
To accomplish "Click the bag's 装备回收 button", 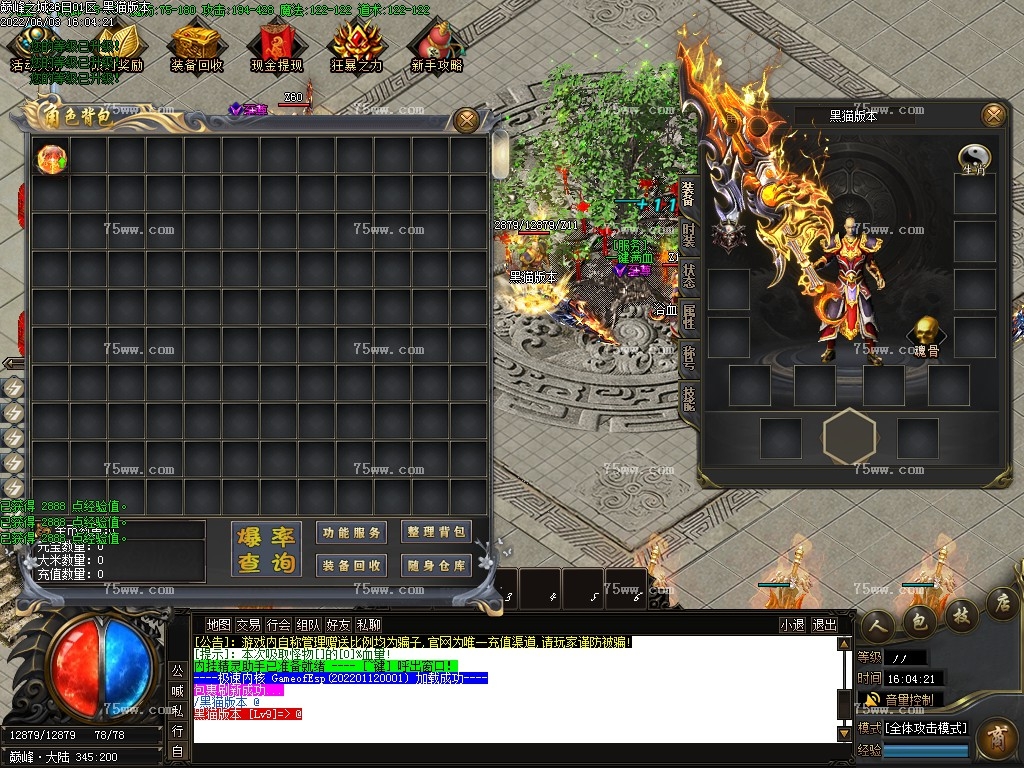I will [x=352, y=565].
